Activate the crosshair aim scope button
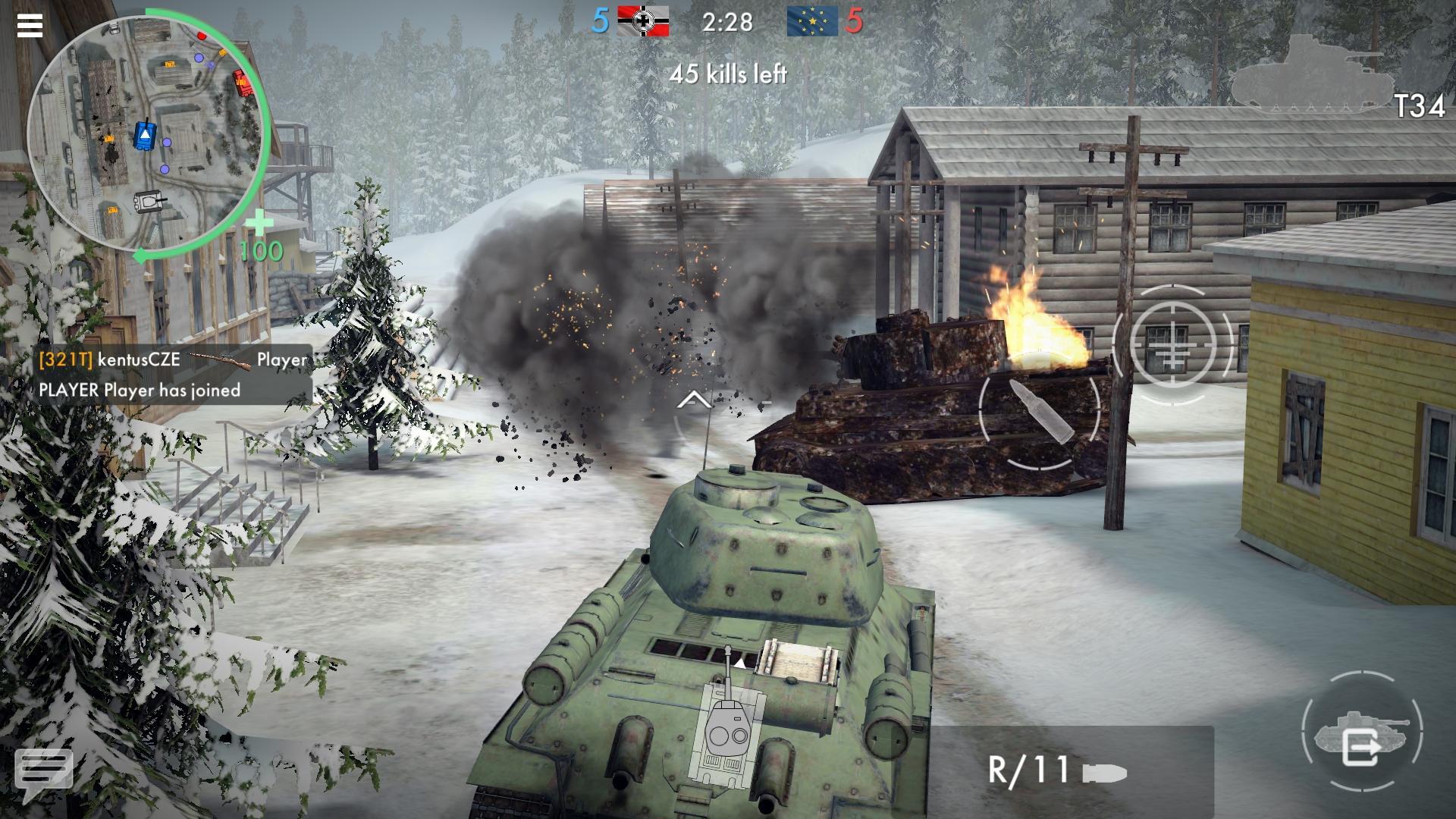 [1172, 345]
